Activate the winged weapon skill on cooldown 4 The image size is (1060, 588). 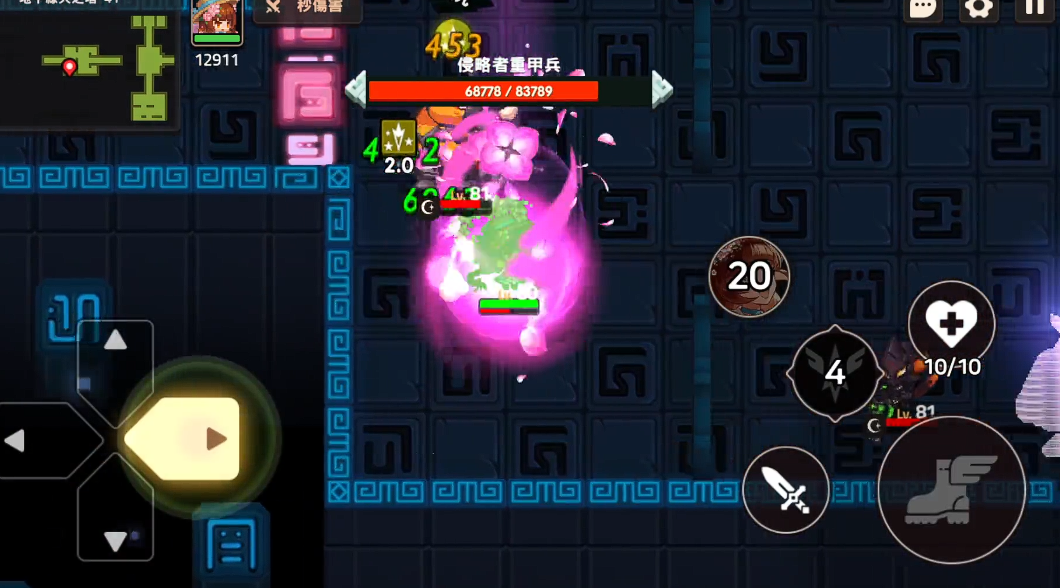835,373
